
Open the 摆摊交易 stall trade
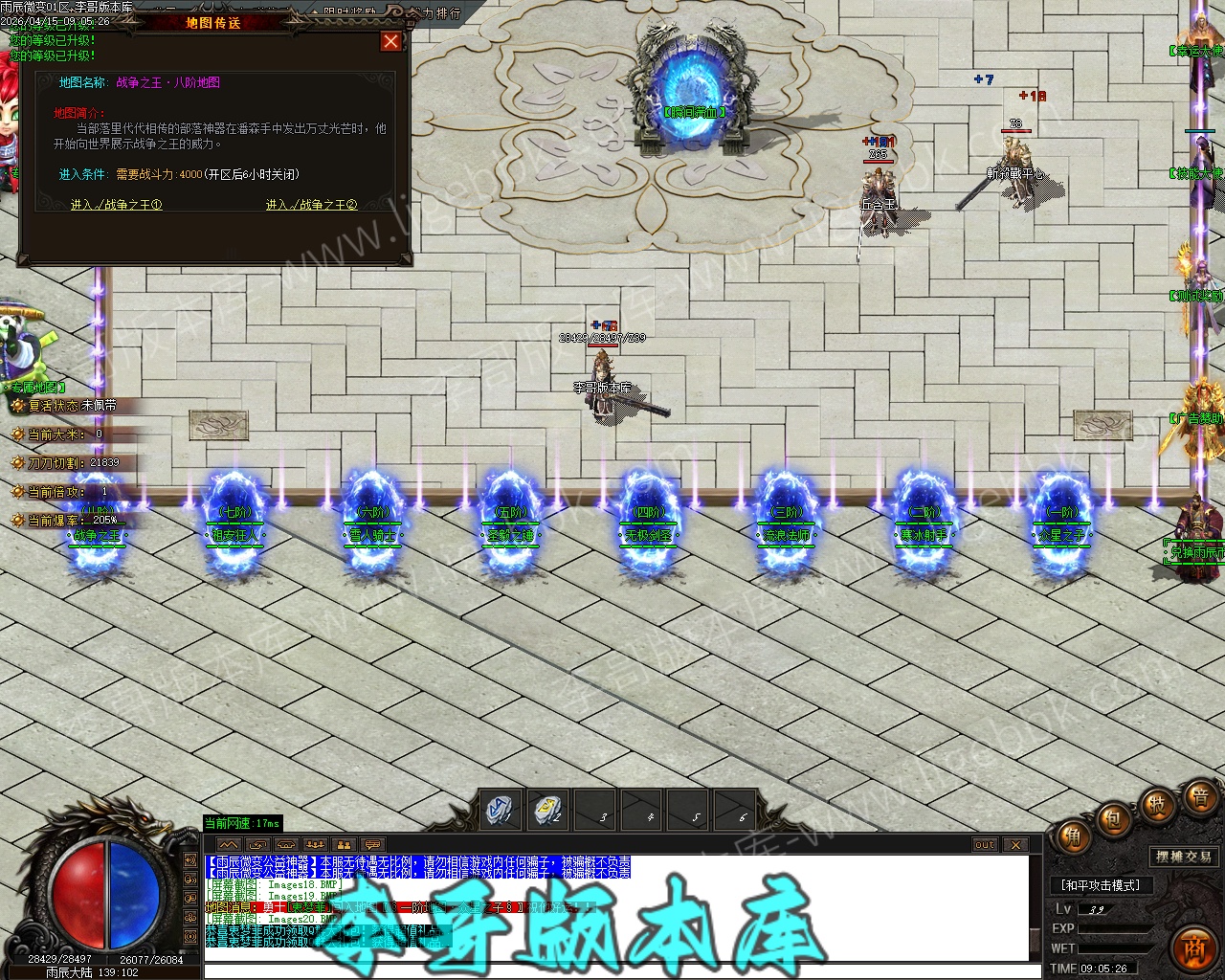coord(1184,857)
